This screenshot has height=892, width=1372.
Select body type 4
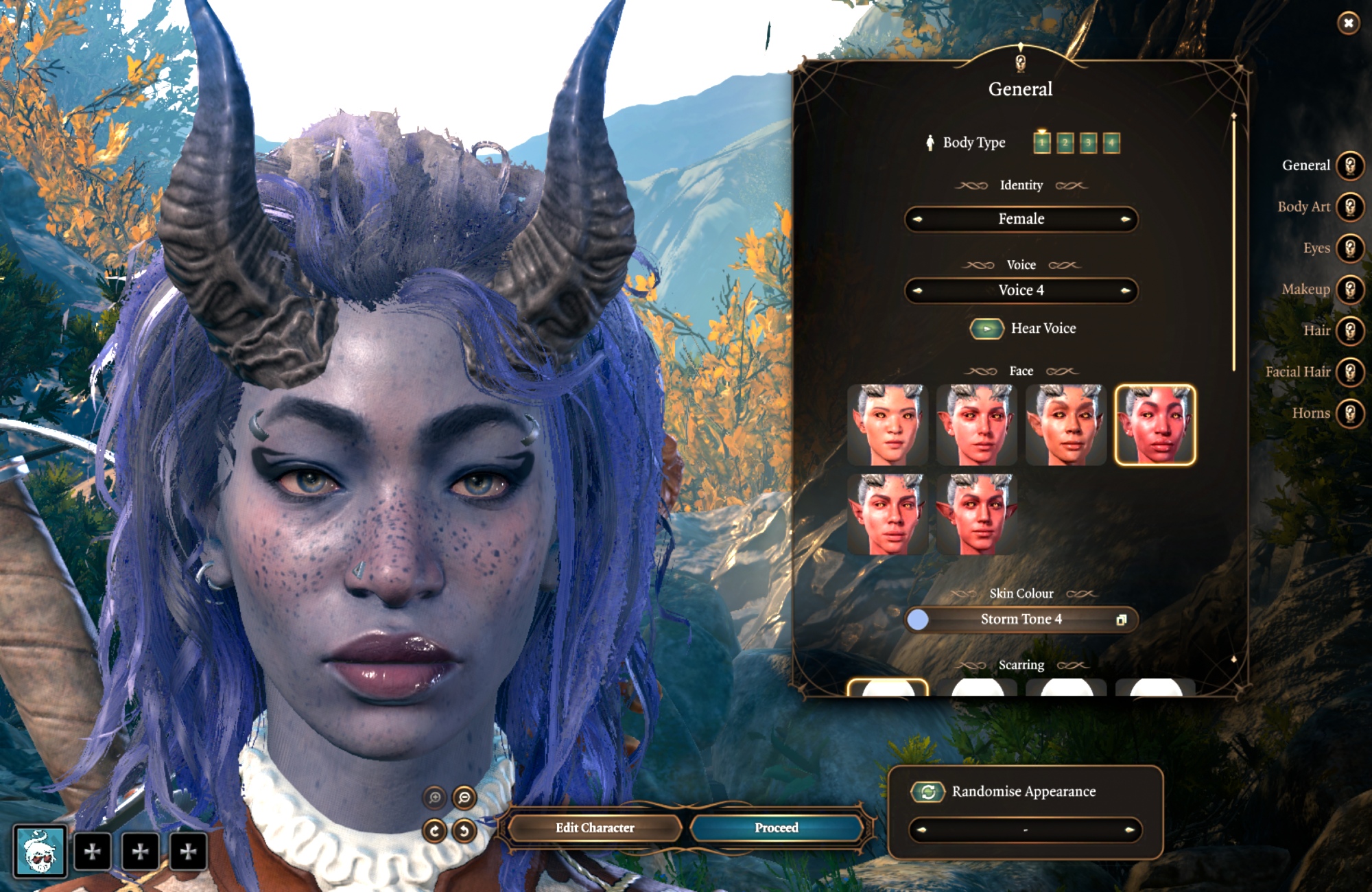coord(1111,143)
